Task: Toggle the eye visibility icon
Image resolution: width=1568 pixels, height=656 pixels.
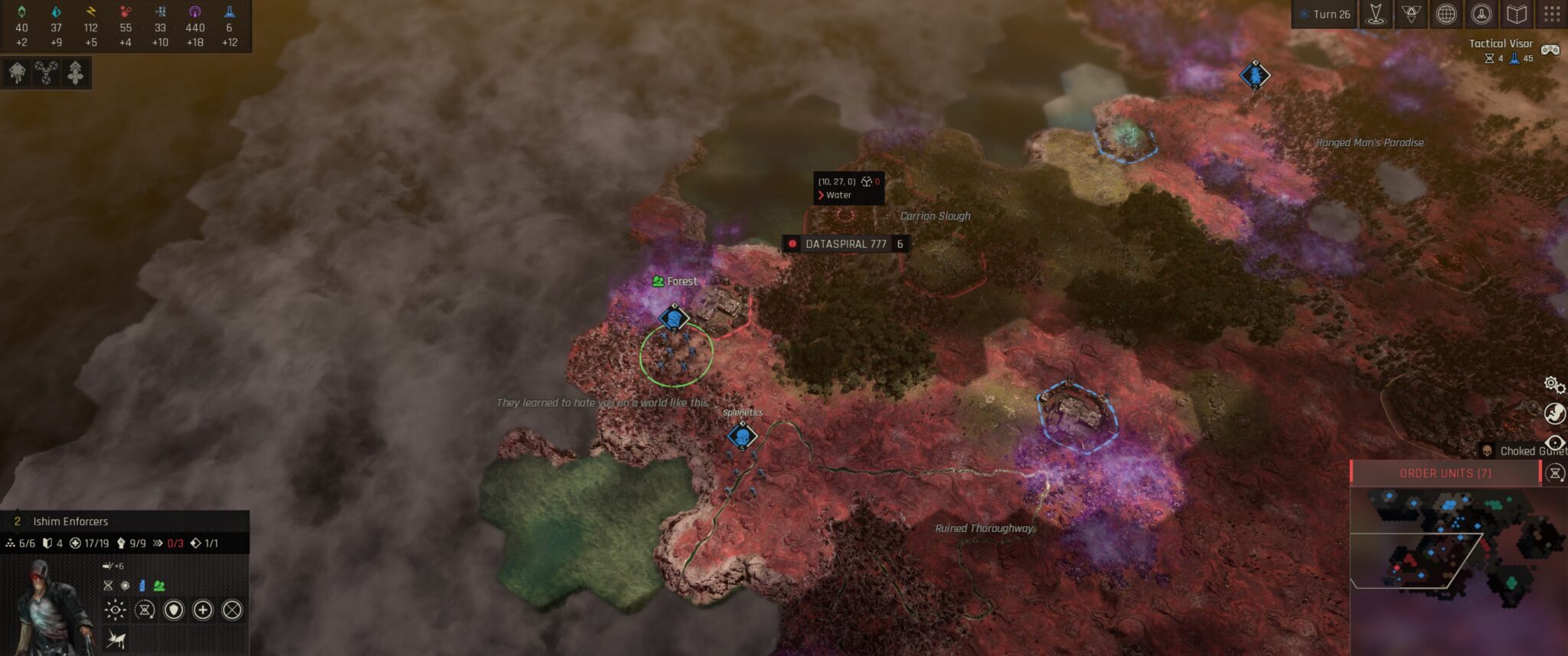Action: (x=1555, y=443)
